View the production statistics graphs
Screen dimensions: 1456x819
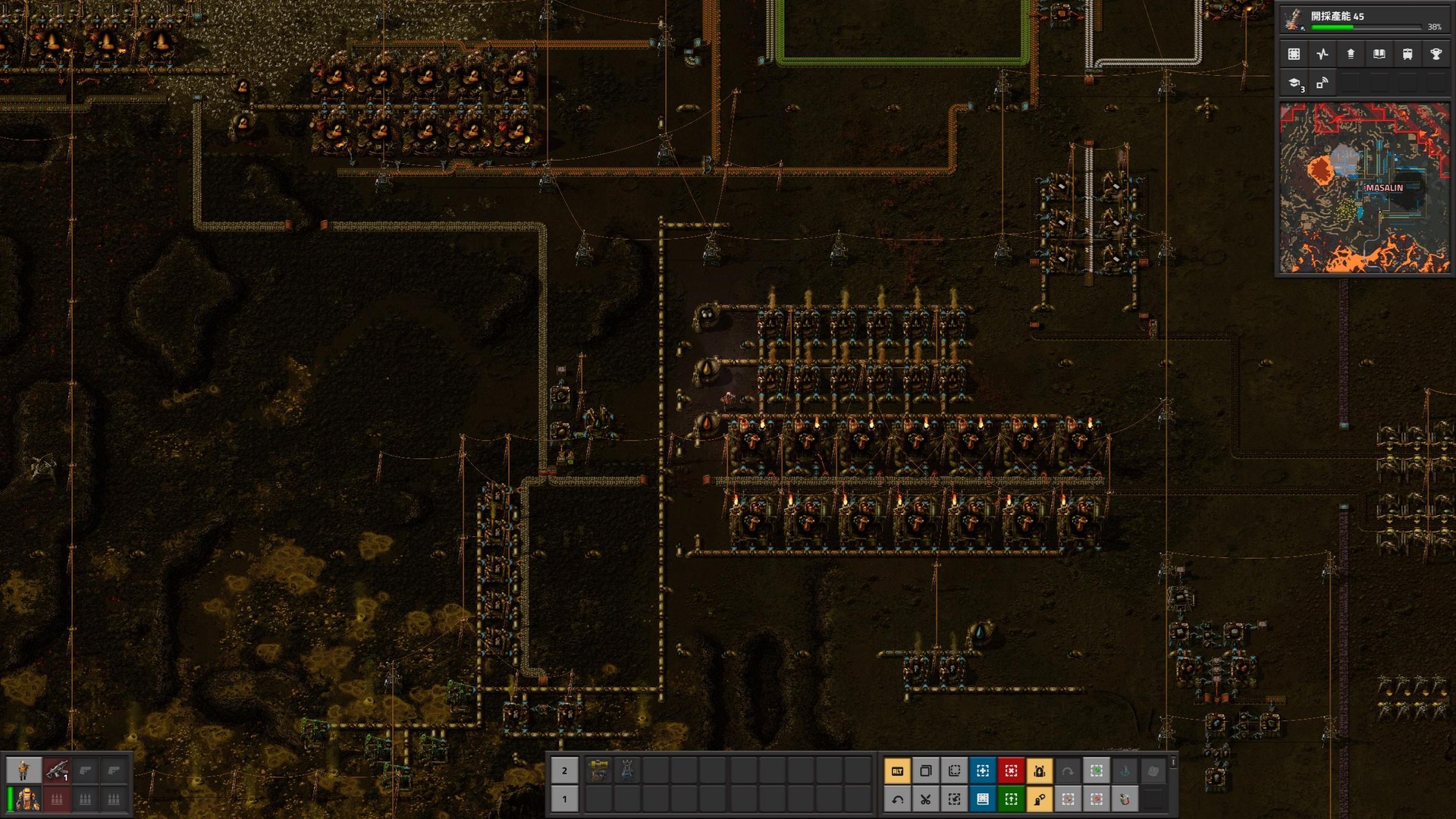(x=1323, y=55)
